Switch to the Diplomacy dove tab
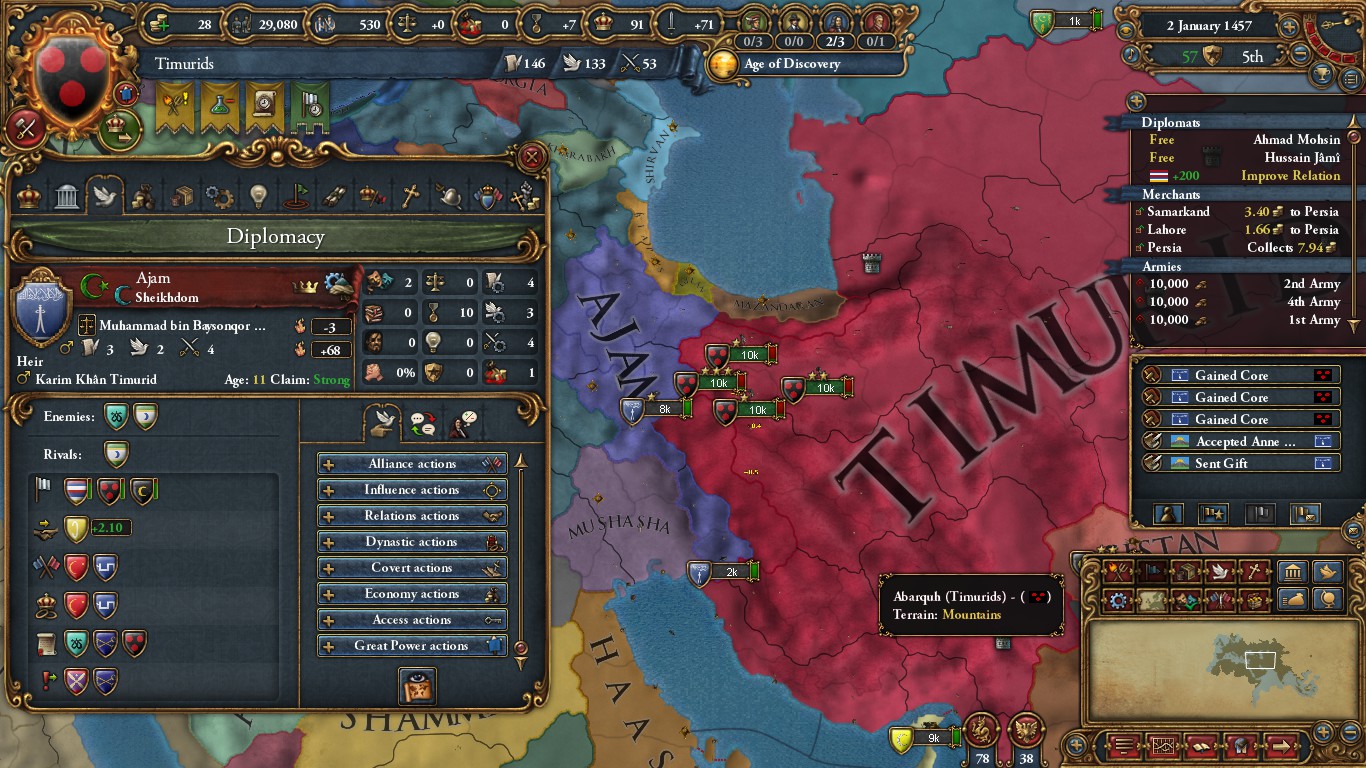Viewport: 1366px width, 768px height. 105,196
